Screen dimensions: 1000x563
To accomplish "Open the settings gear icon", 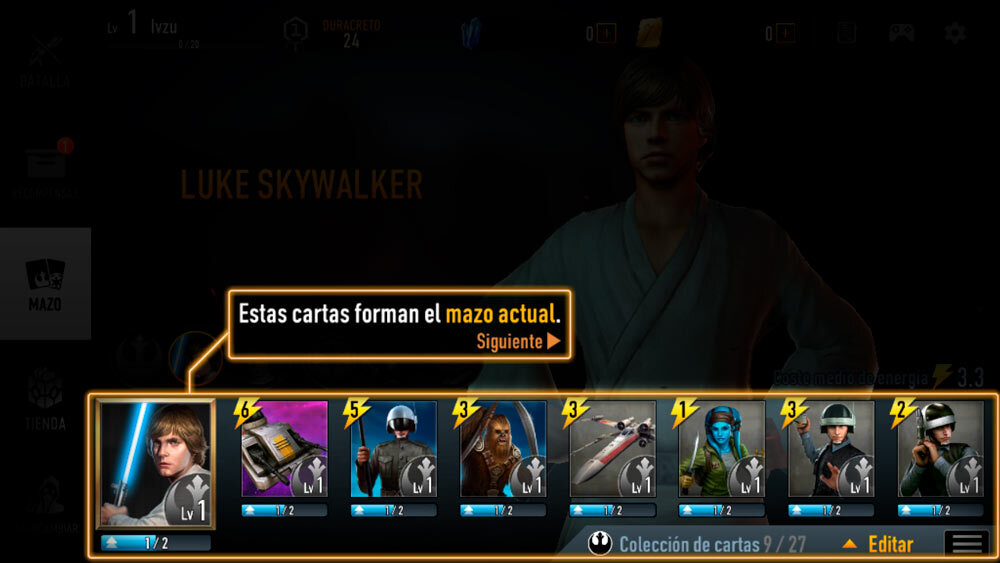I will tap(955, 33).
